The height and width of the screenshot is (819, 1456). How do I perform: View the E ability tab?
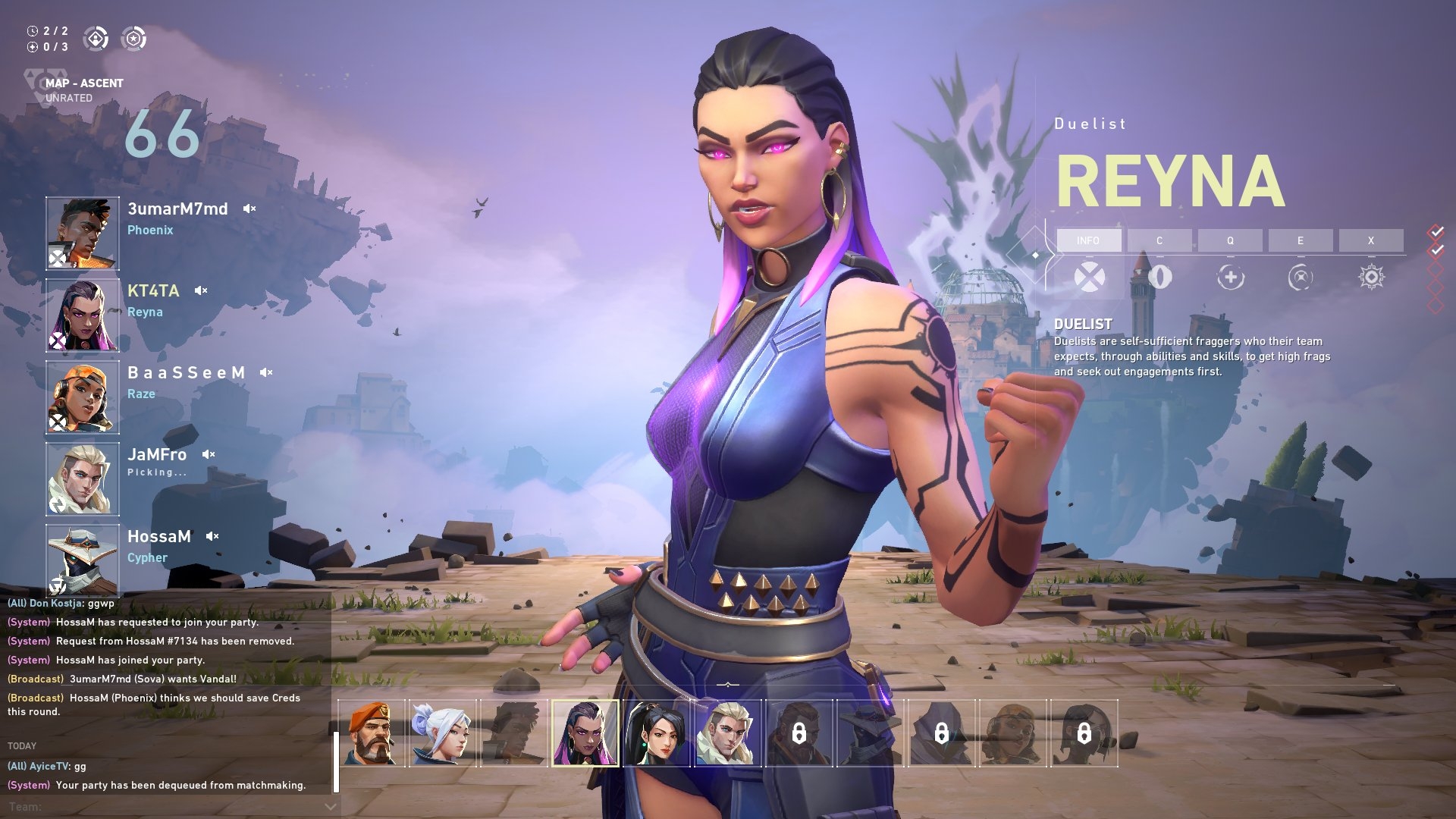pyautogui.click(x=1301, y=240)
